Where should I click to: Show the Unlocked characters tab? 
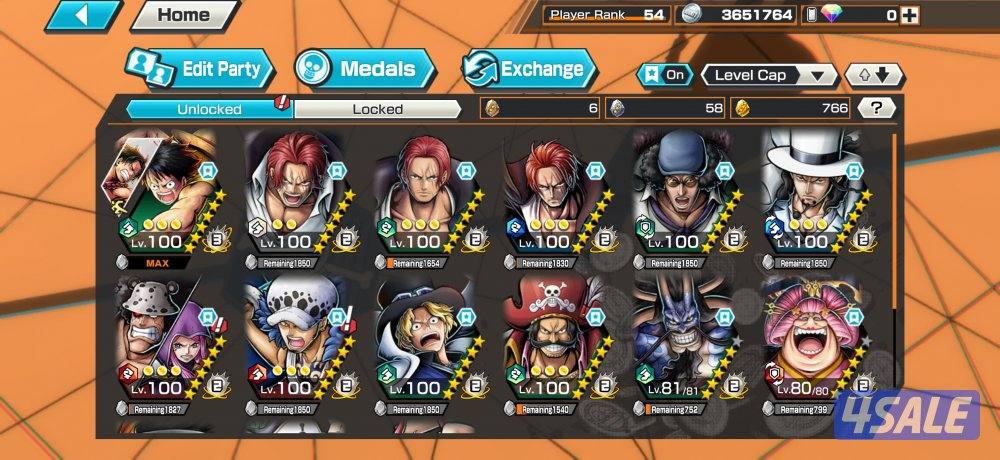coord(209,109)
